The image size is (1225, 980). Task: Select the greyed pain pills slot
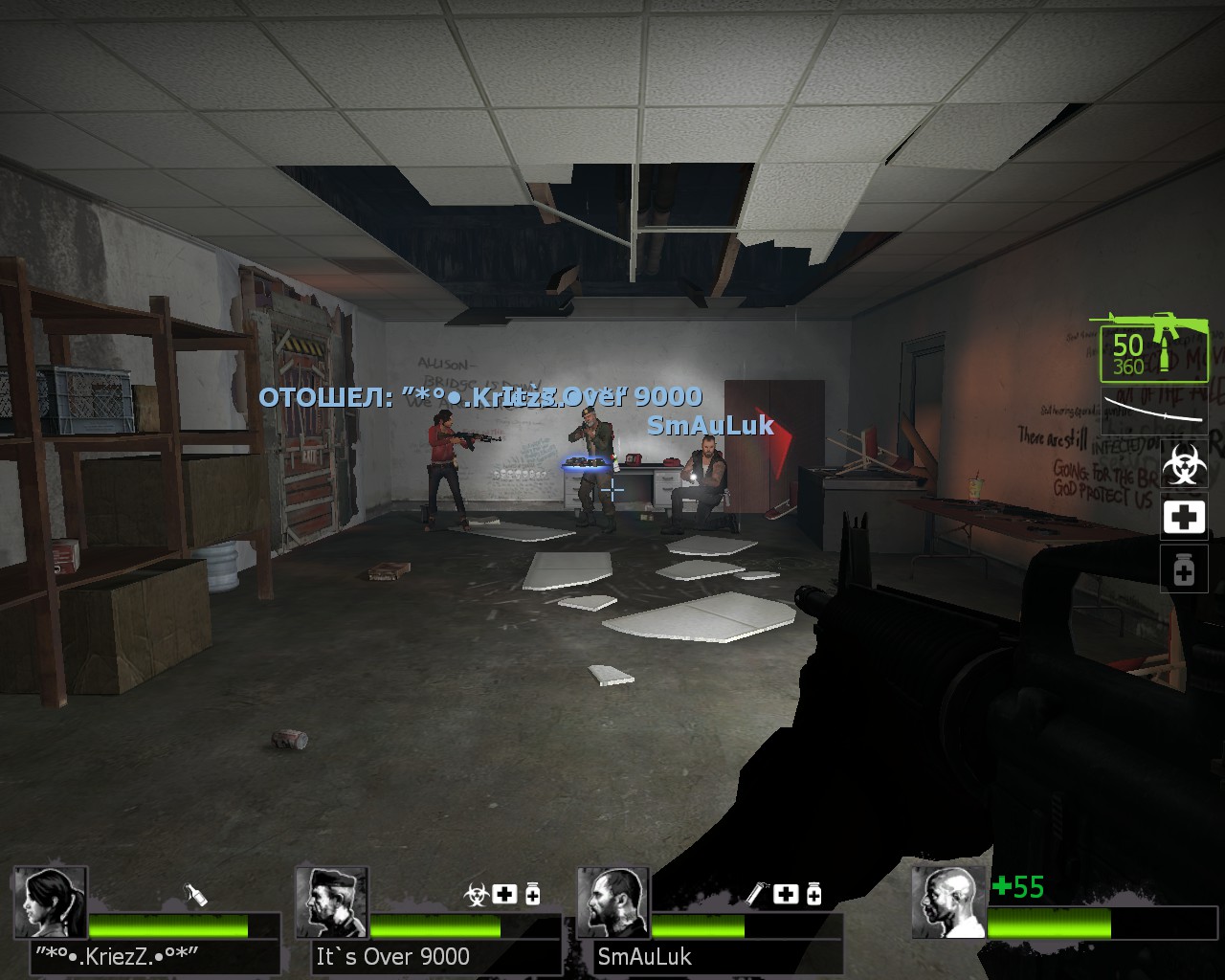point(1183,570)
